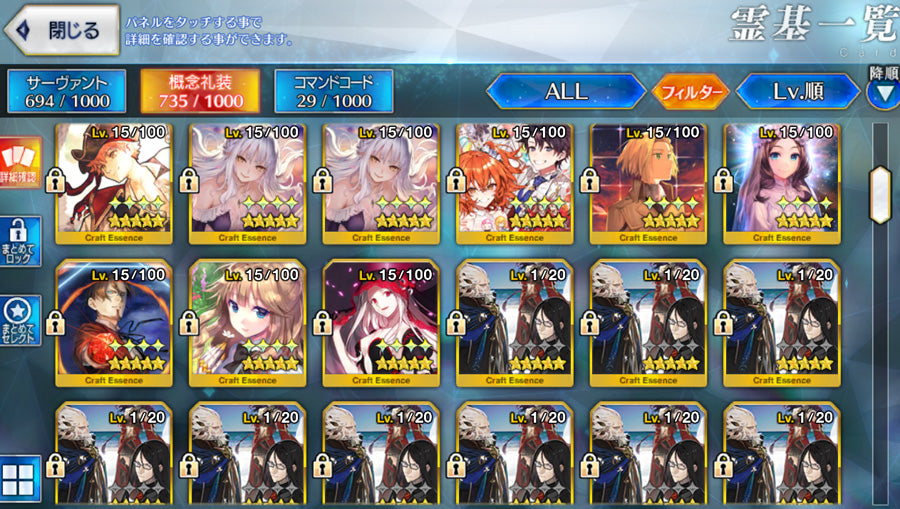Choose the ALL class selector
Screen dimensions: 900x509
566,91
